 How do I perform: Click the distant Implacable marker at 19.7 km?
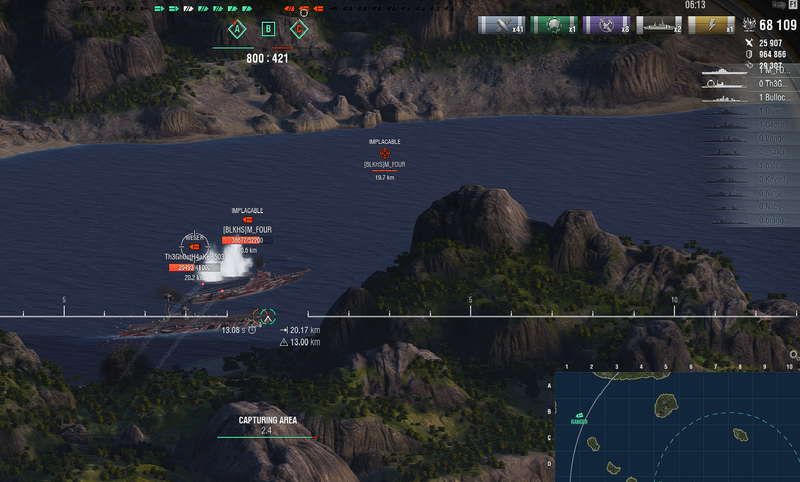385,153
